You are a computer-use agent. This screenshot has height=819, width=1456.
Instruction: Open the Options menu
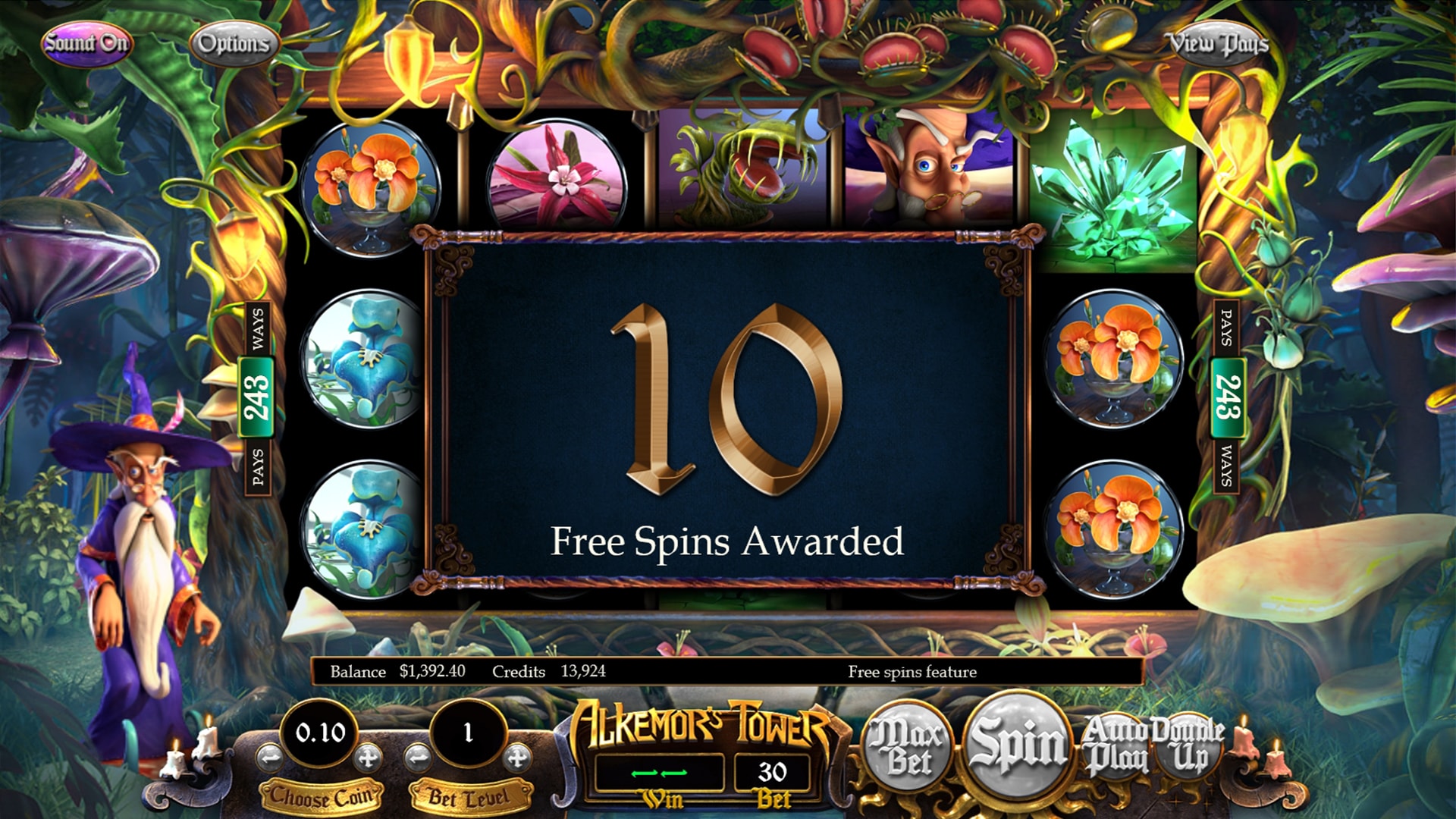236,43
